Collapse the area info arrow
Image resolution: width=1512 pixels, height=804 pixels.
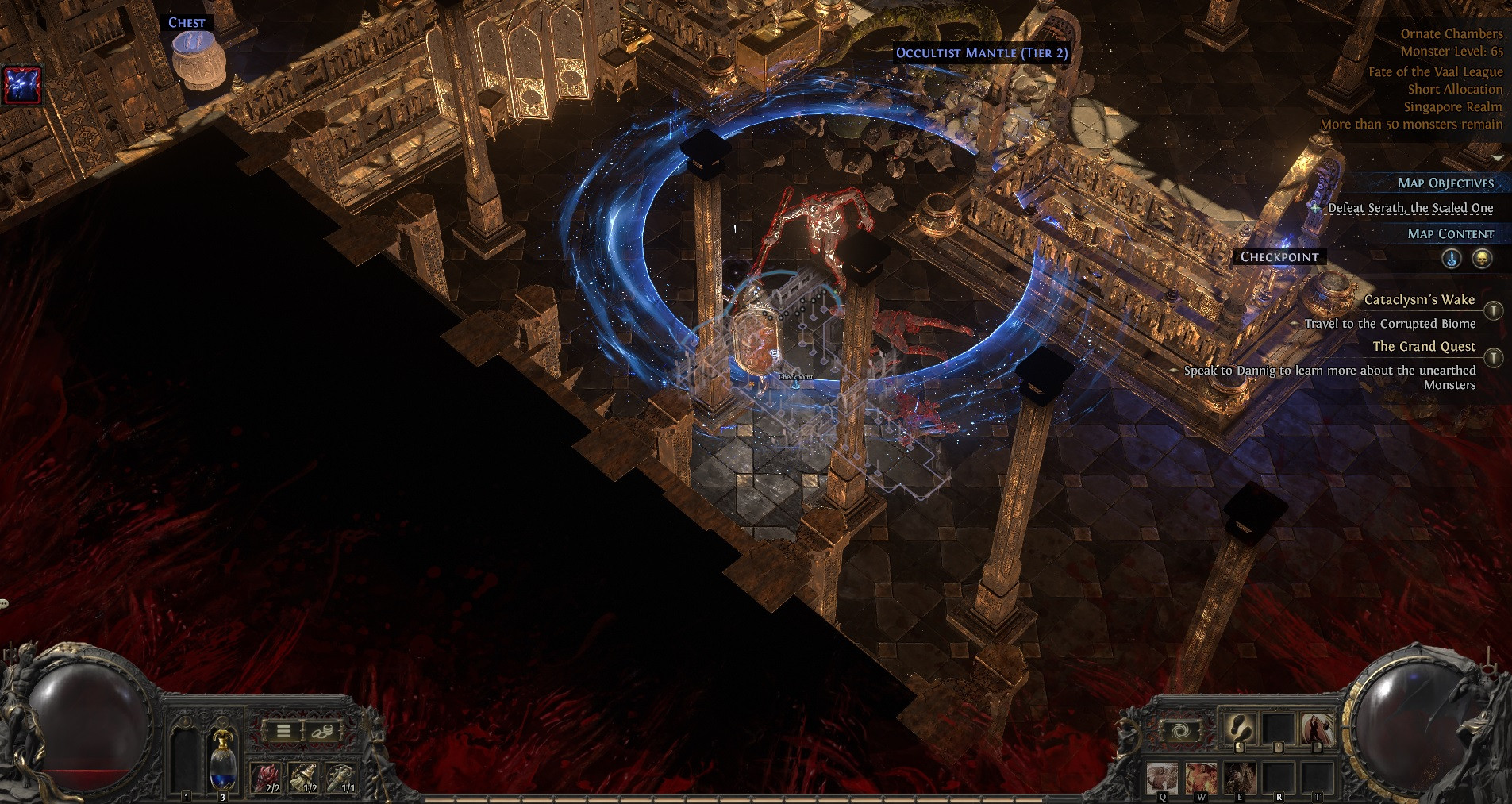[x=1497, y=158]
